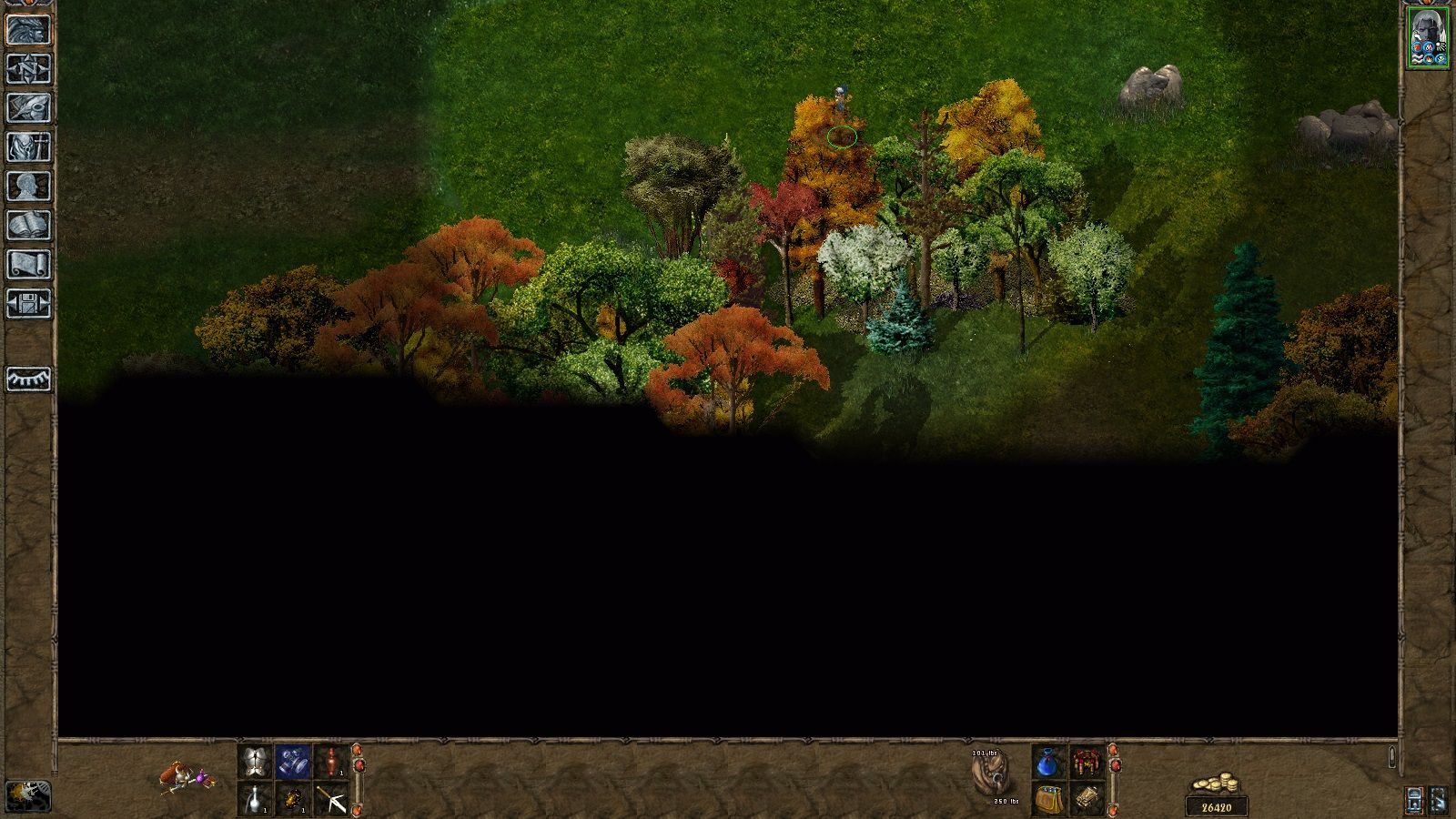This screenshot has height=819, width=1456.
Task: Click the skeleton icon button in the corner
Action: pyautogui.click(x=28, y=796)
